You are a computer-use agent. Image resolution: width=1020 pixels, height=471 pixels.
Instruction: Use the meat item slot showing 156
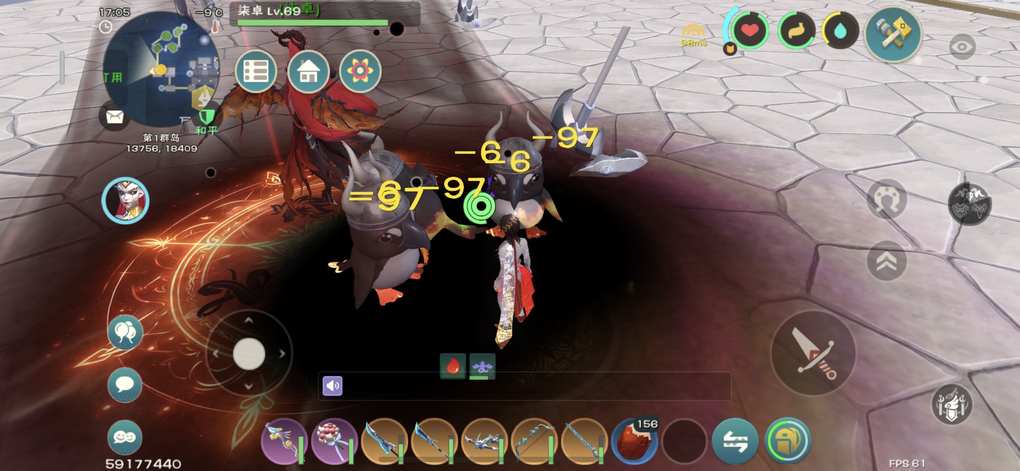(x=634, y=441)
